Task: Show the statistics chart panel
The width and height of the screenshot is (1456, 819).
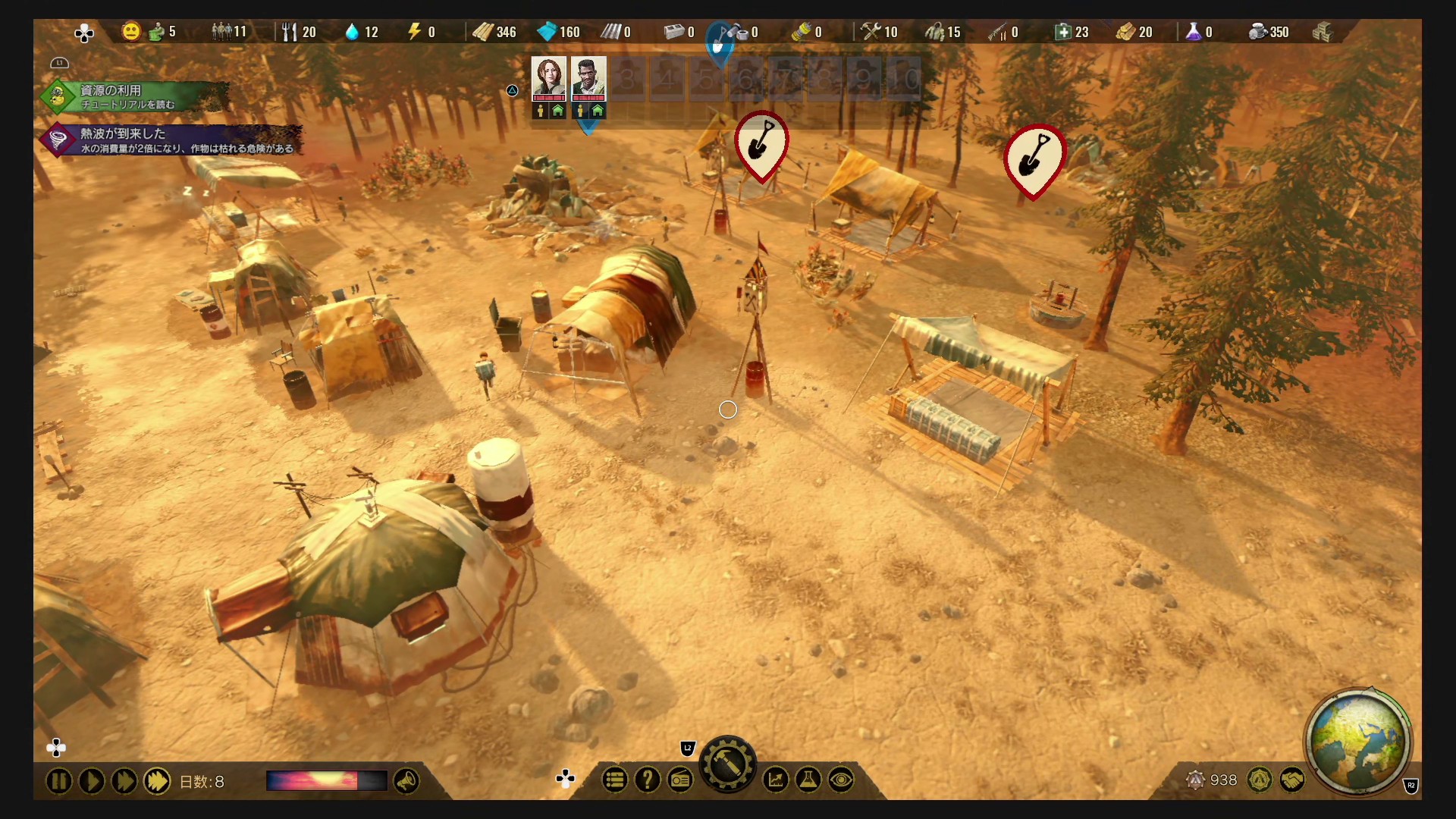Action: (x=776, y=780)
